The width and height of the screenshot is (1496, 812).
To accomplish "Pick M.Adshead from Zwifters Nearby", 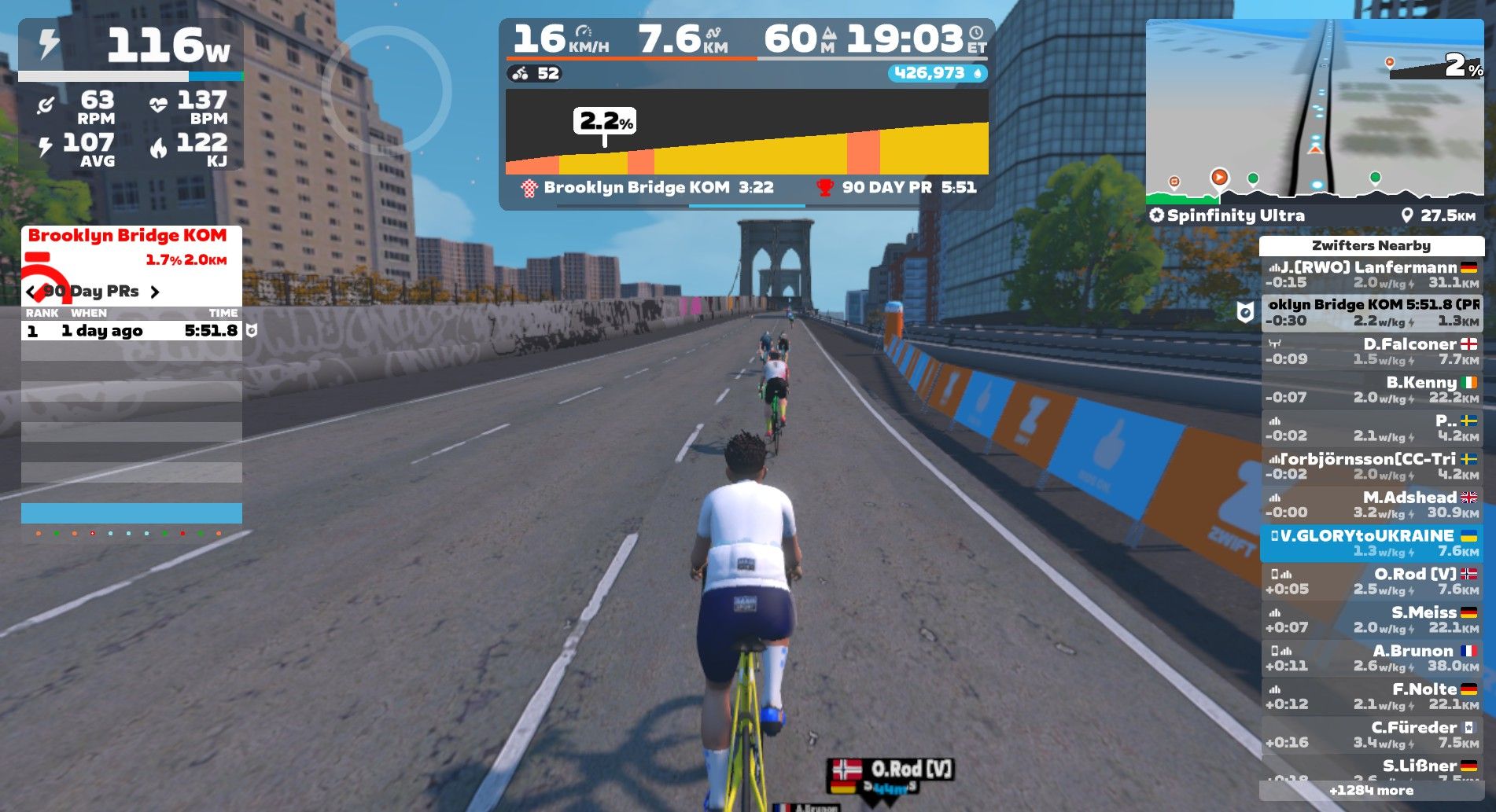I will pyautogui.click(x=1371, y=505).
